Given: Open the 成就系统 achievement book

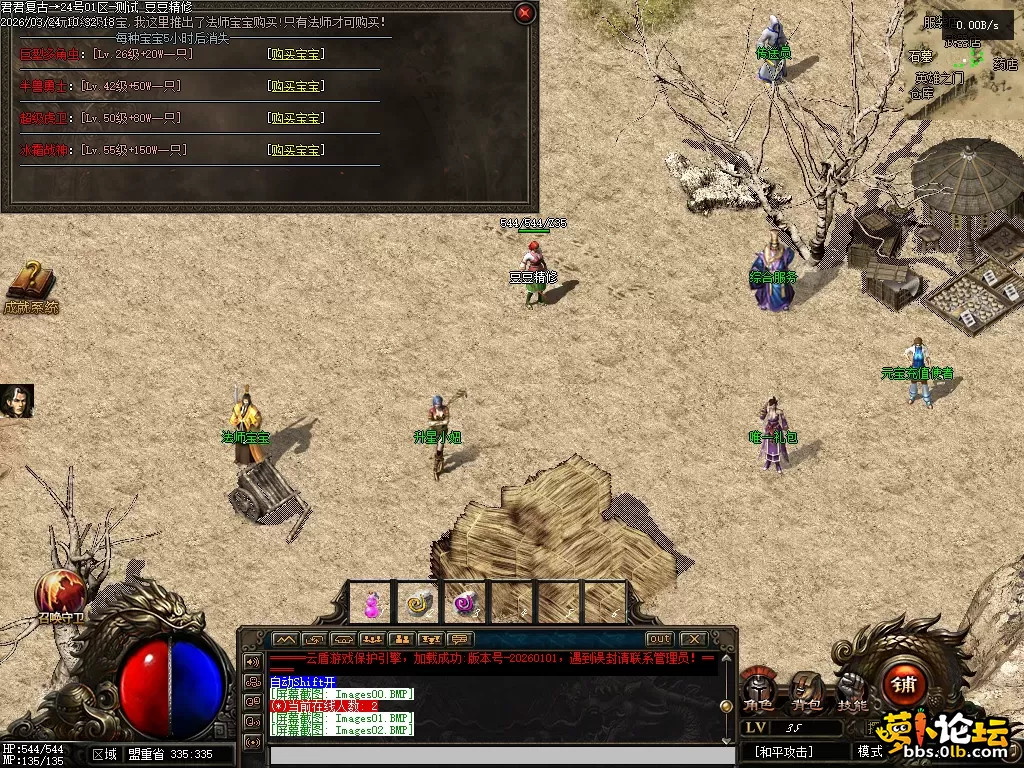Looking at the screenshot, I should pyautogui.click(x=31, y=283).
